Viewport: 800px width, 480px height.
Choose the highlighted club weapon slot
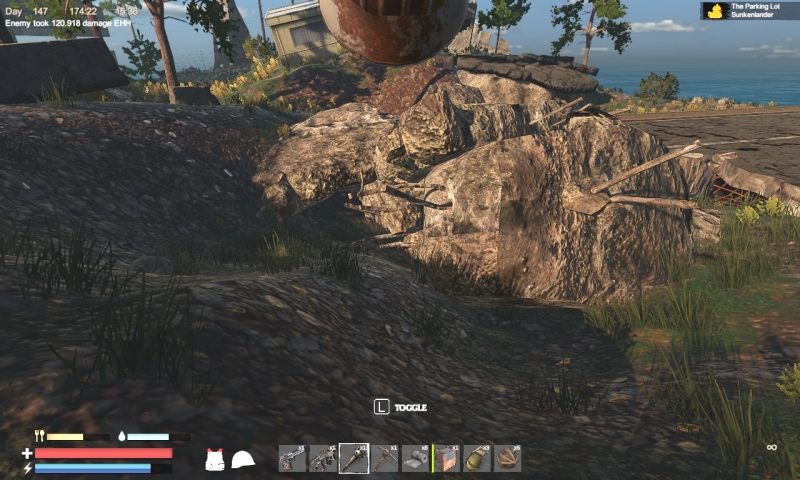(354, 458)
